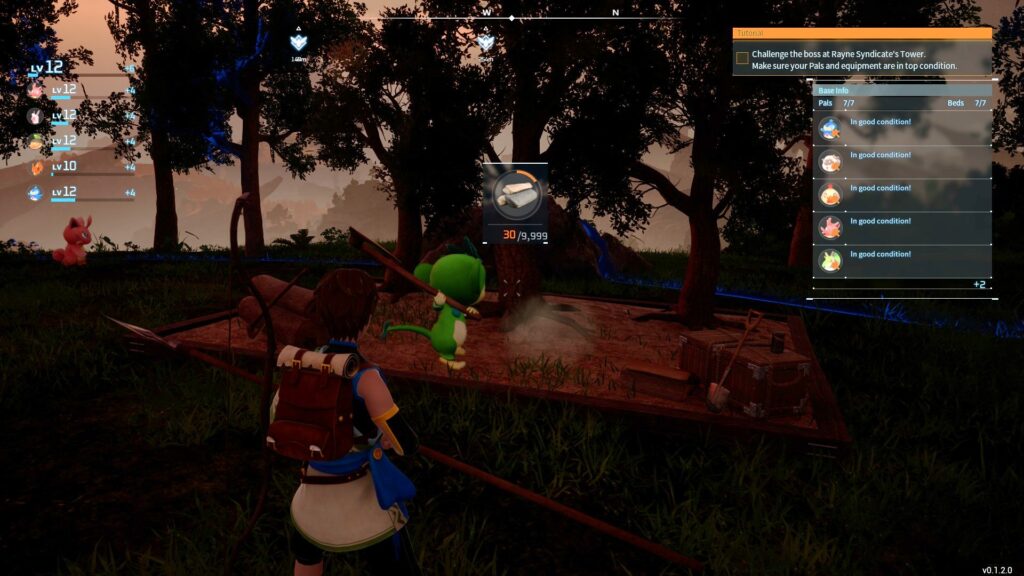Select the Base Info panel header
The width and height of the screenshot is (1024, 576).
(x=901, y=90)
